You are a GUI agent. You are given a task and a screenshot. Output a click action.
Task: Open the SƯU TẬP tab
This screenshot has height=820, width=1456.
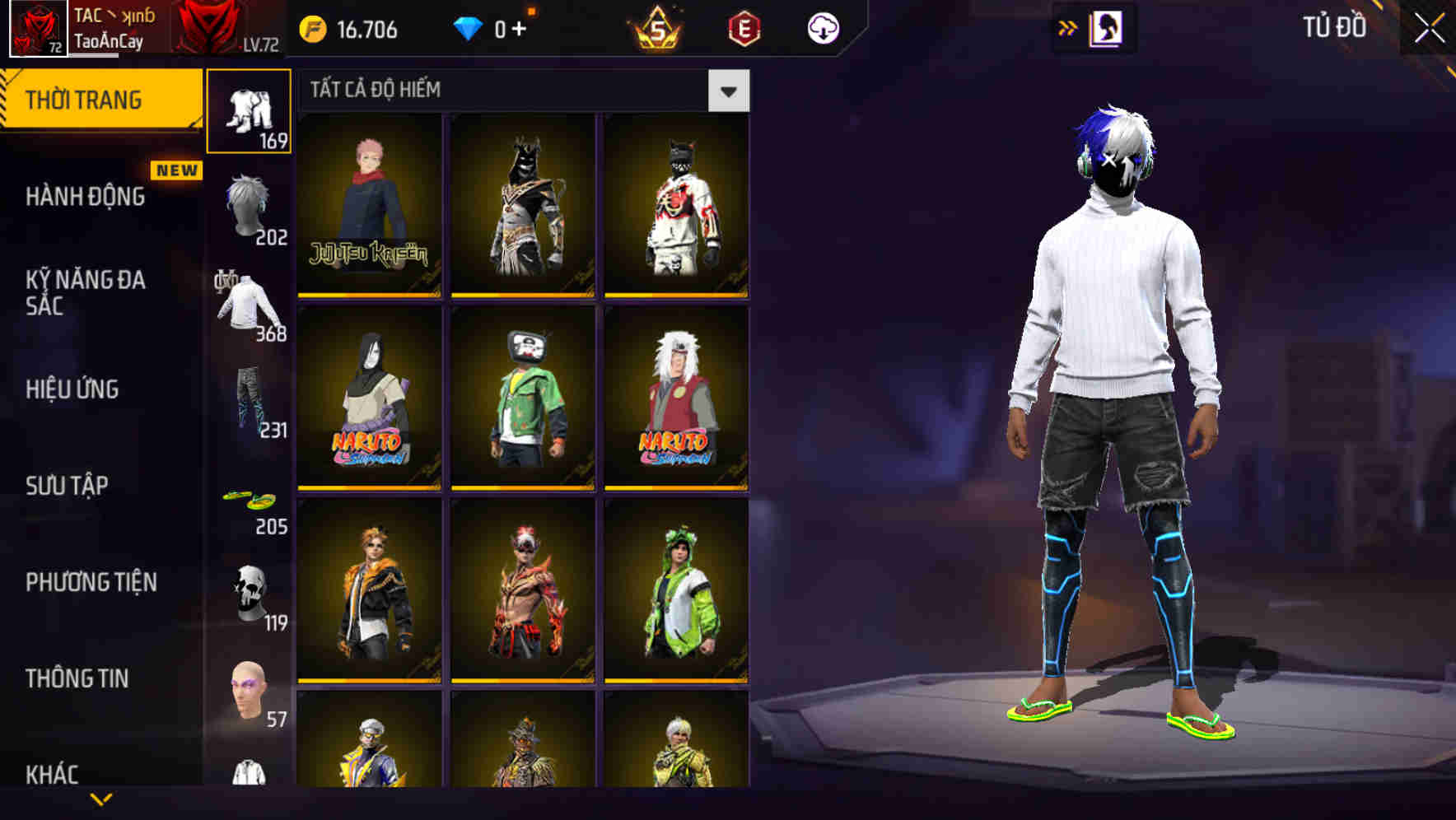(x=70, y=486)
